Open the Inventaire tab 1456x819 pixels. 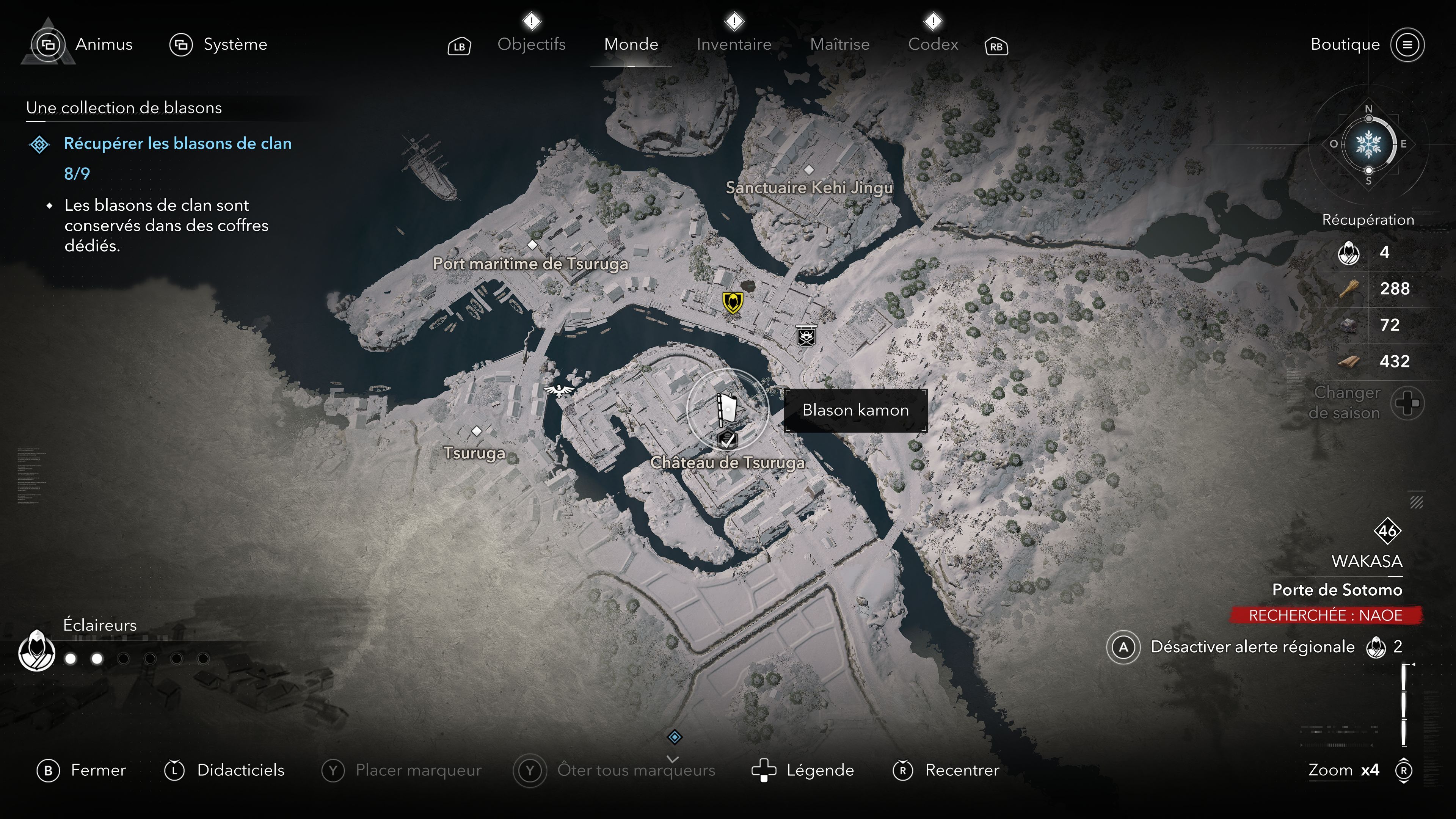(x=734, y=44)
